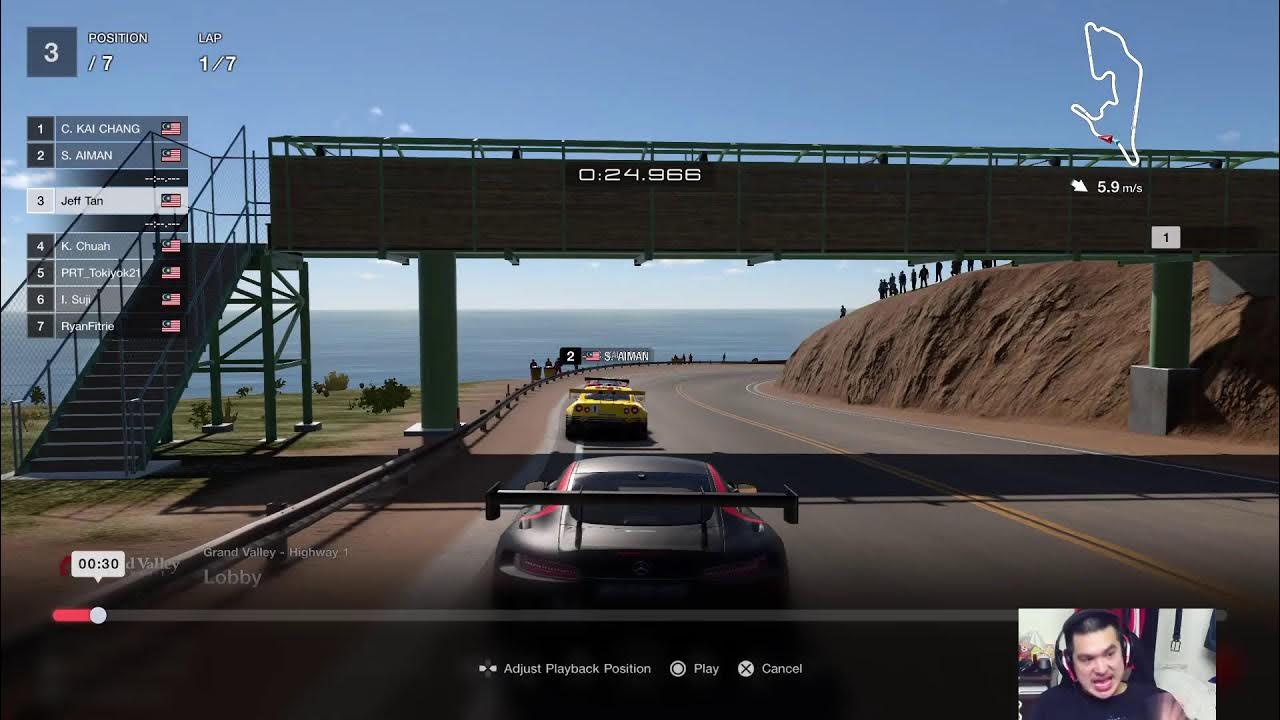Click the X Cancel button icon
This screenshot has width=1280, height=720.
pos(744,668)
